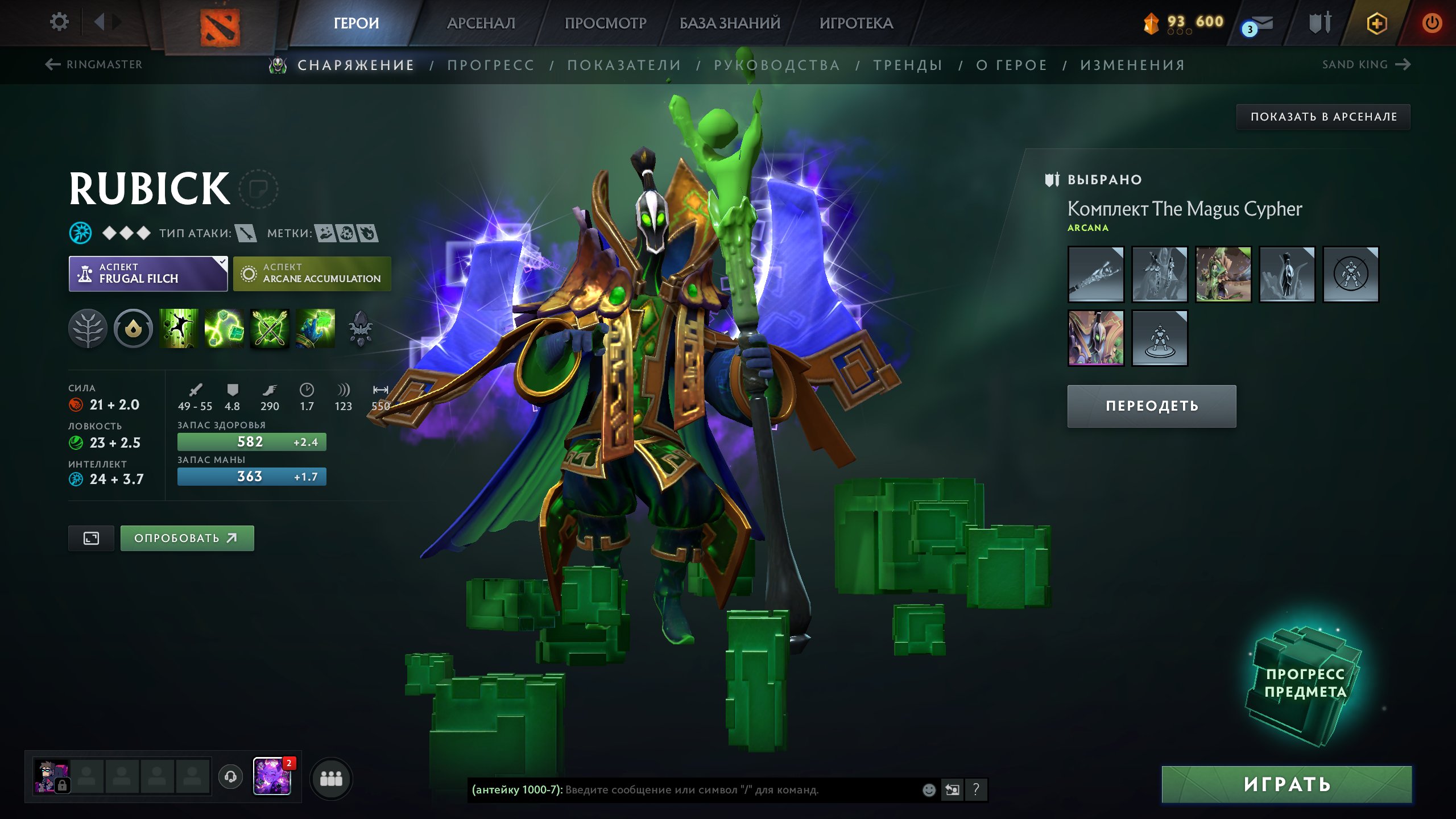Click the health bar showing 582

click(252, 442)
